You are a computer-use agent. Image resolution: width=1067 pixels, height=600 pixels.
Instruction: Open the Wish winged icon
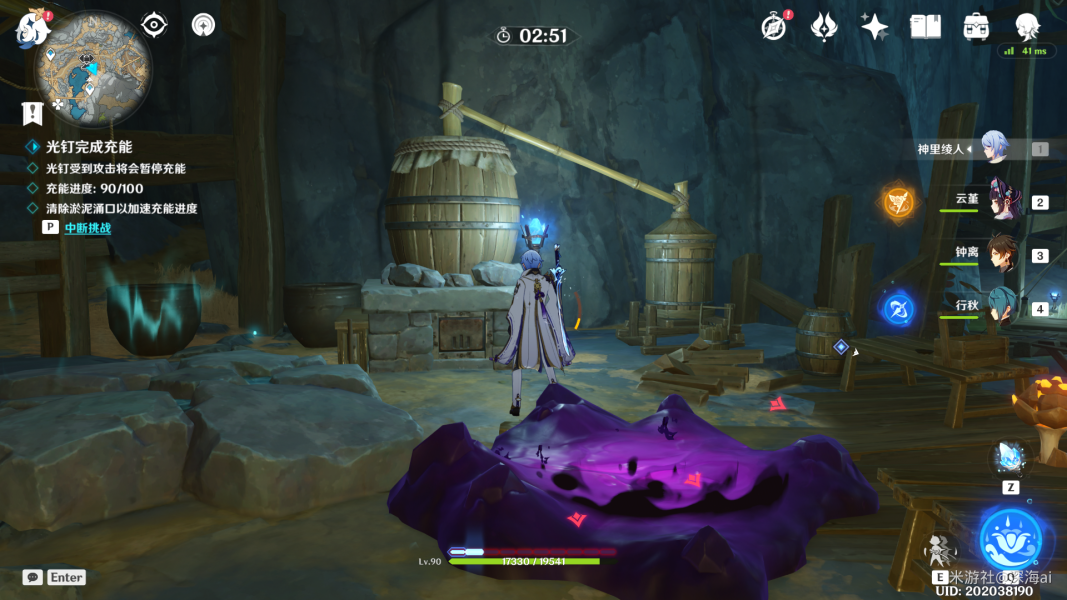(824, 27)
